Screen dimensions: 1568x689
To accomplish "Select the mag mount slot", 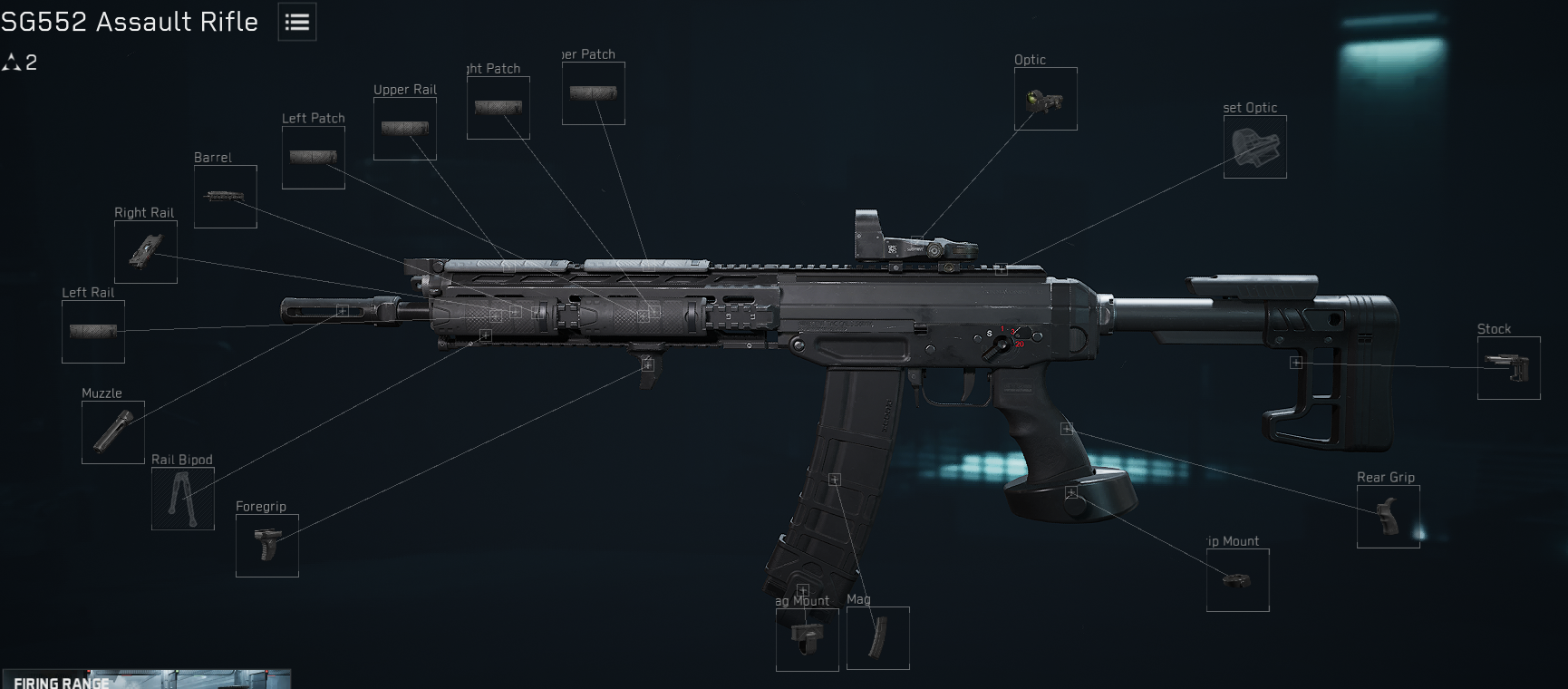I will tap(808, 640).
